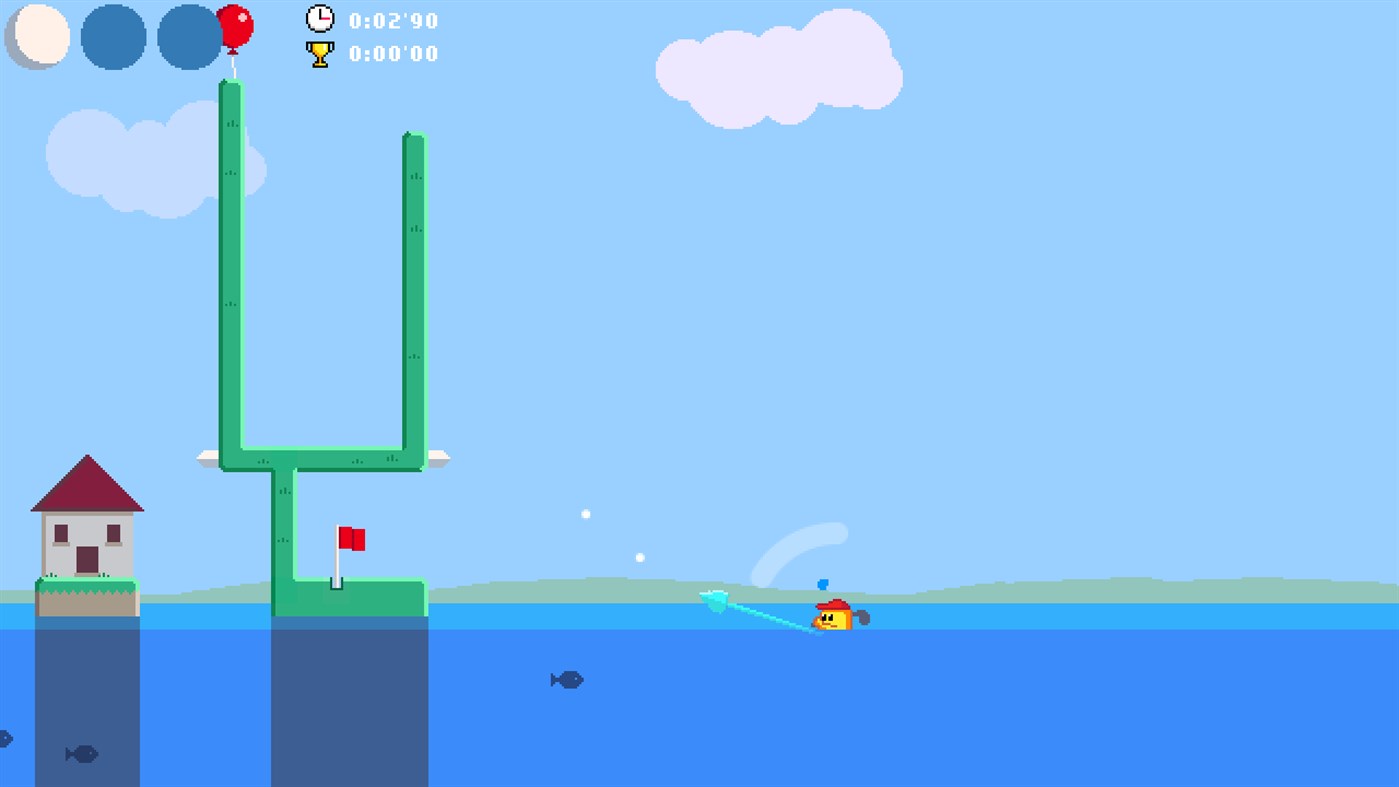Viewport: 1399px width, 787px height.
Task: Click the white trail dot above the water
Action: click(586, 513)
